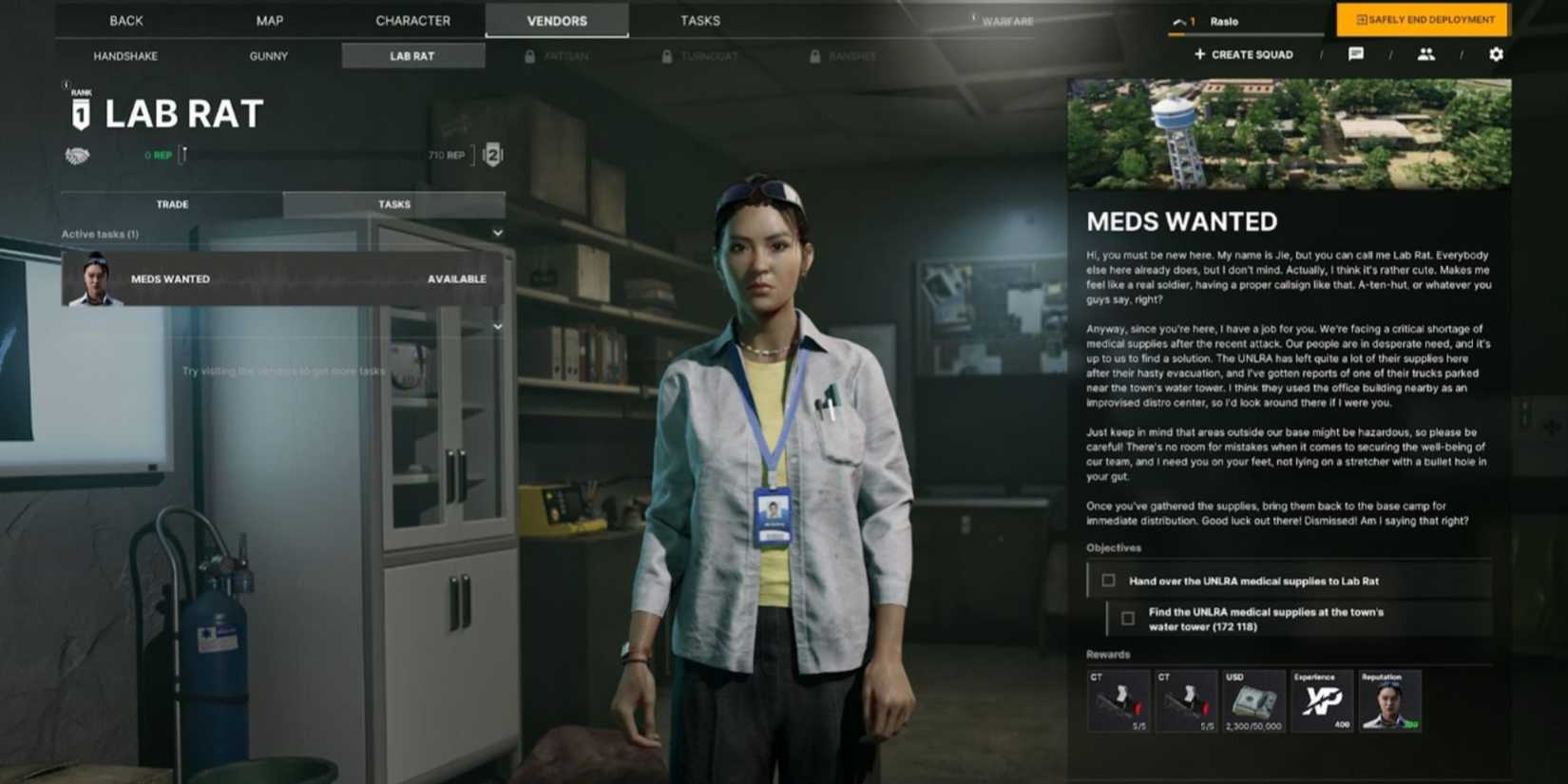Viewport: 1568px width, 784px height.
Task: Click the lock icon on the BANSHEE vendor
Action: tap(814, 56)
